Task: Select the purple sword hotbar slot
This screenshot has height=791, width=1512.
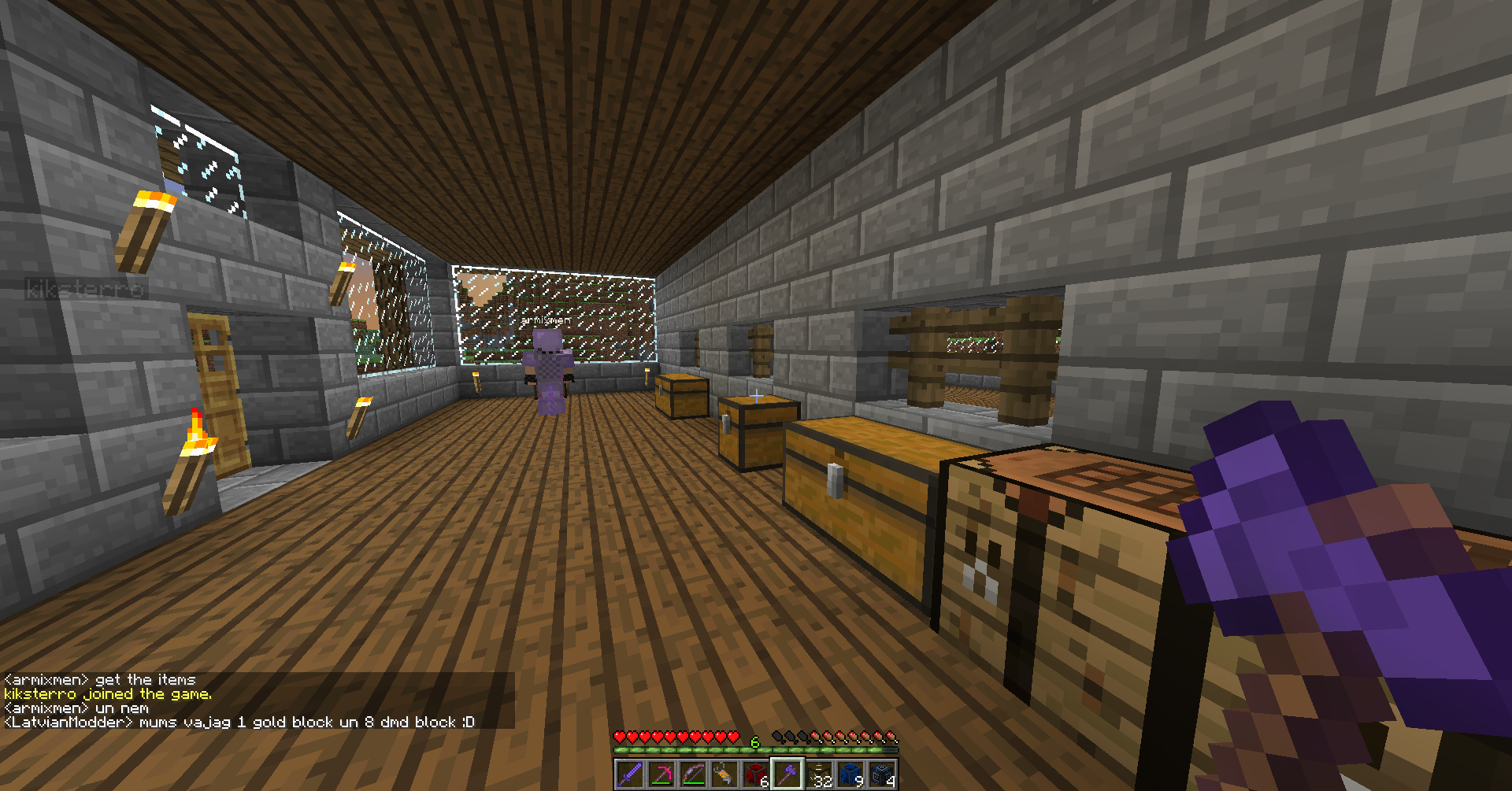Action: [629, 774]
